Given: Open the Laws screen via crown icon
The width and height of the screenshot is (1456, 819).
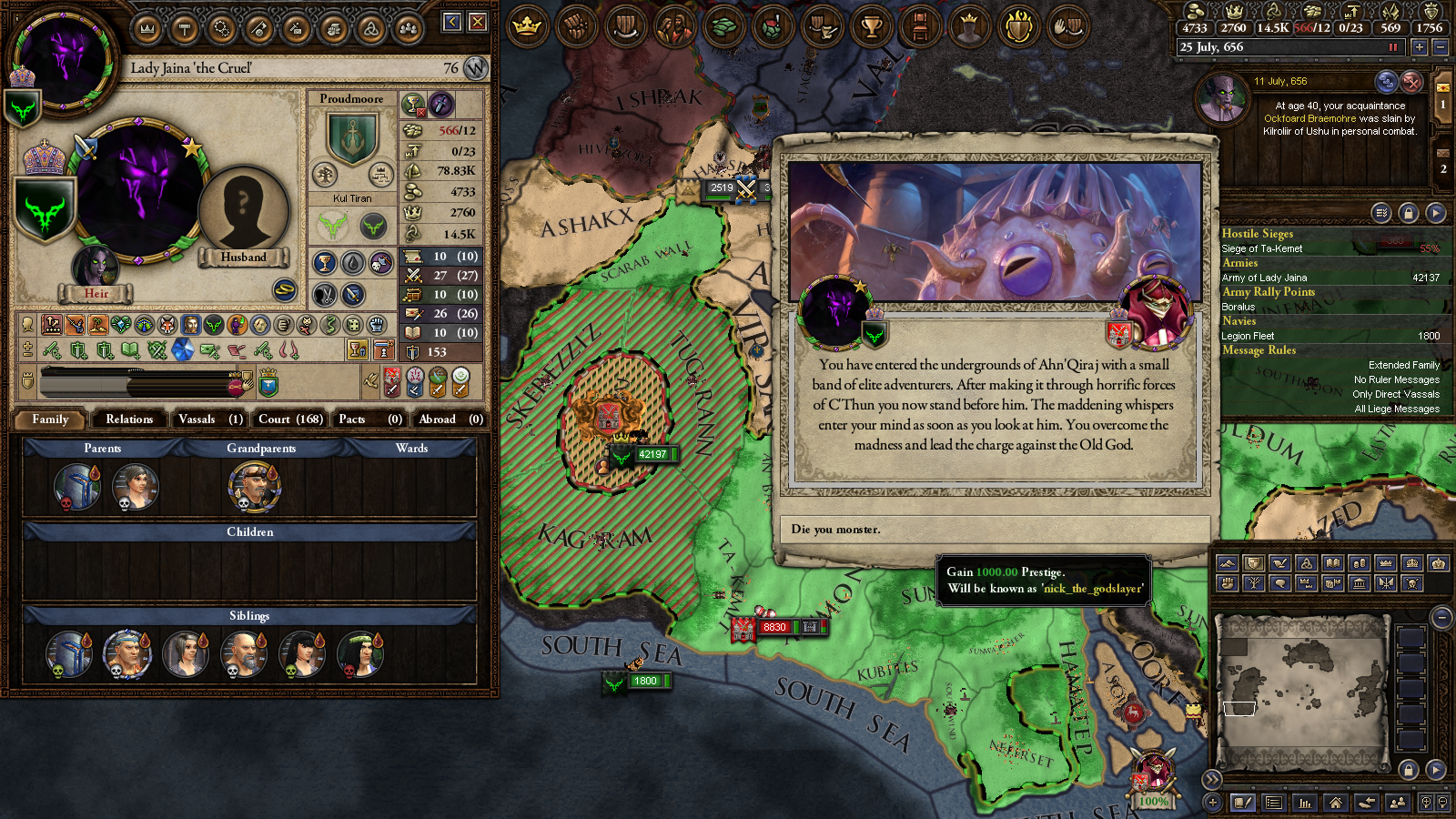Looking at the screenshot, I should tap(526, 27).
